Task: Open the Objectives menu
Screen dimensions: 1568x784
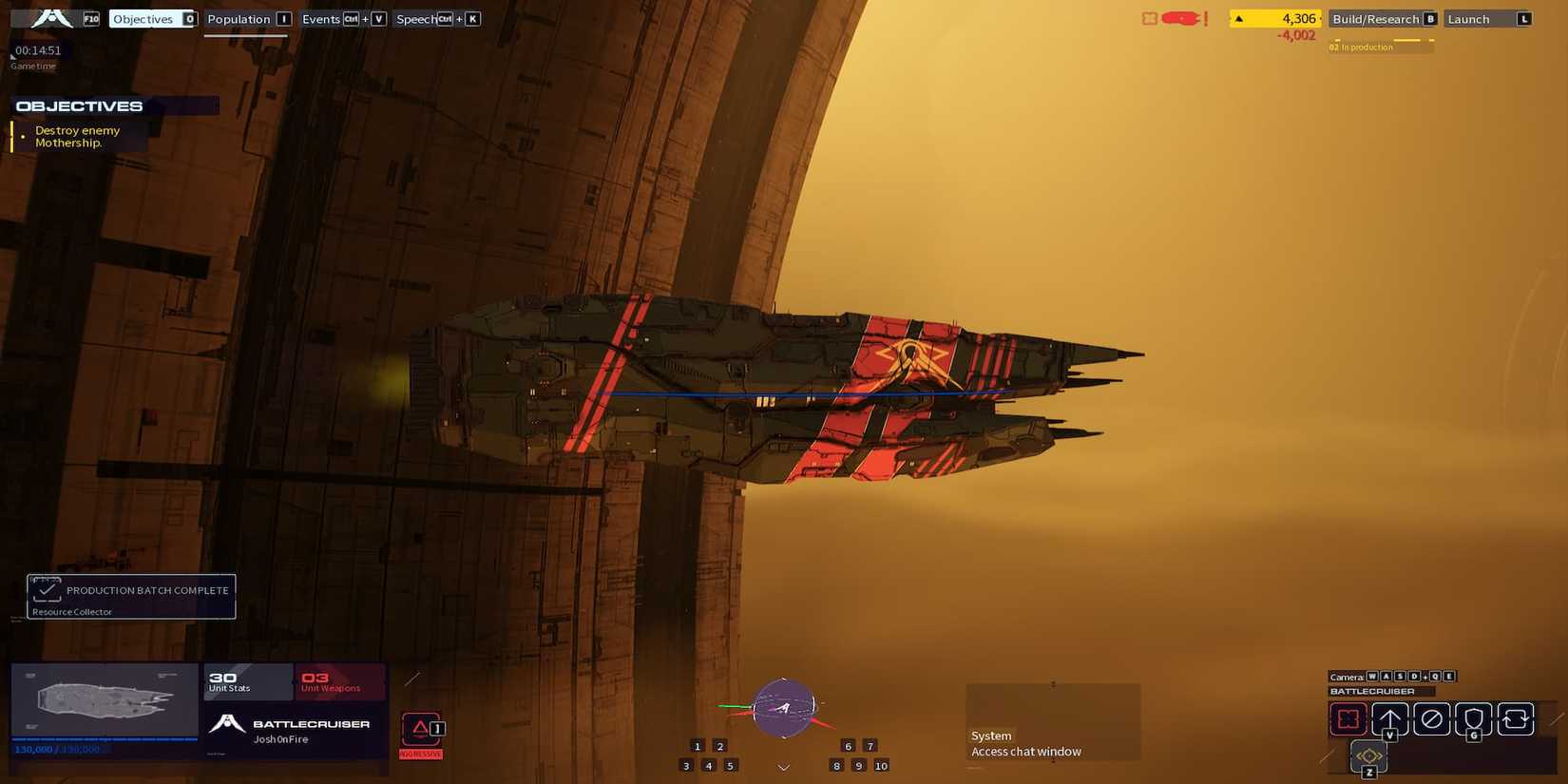Action: point(143,18)
